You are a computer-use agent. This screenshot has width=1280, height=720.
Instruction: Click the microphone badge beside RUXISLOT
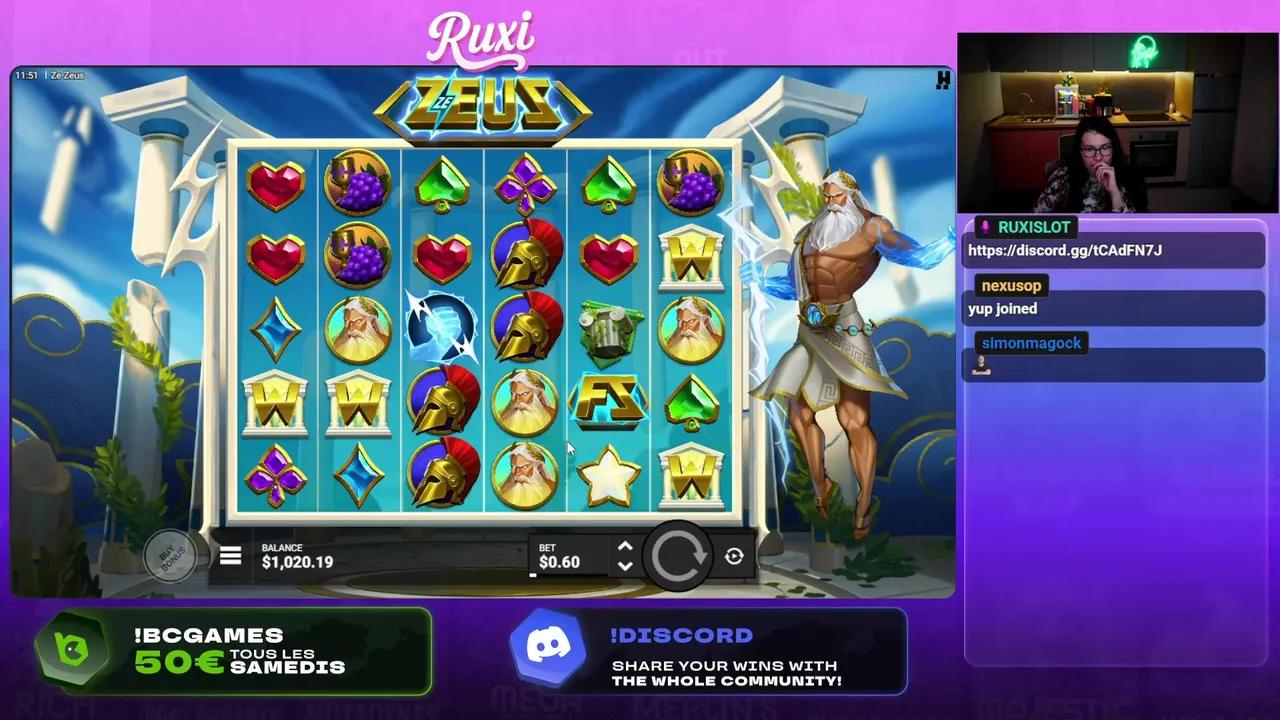[984, 227]
